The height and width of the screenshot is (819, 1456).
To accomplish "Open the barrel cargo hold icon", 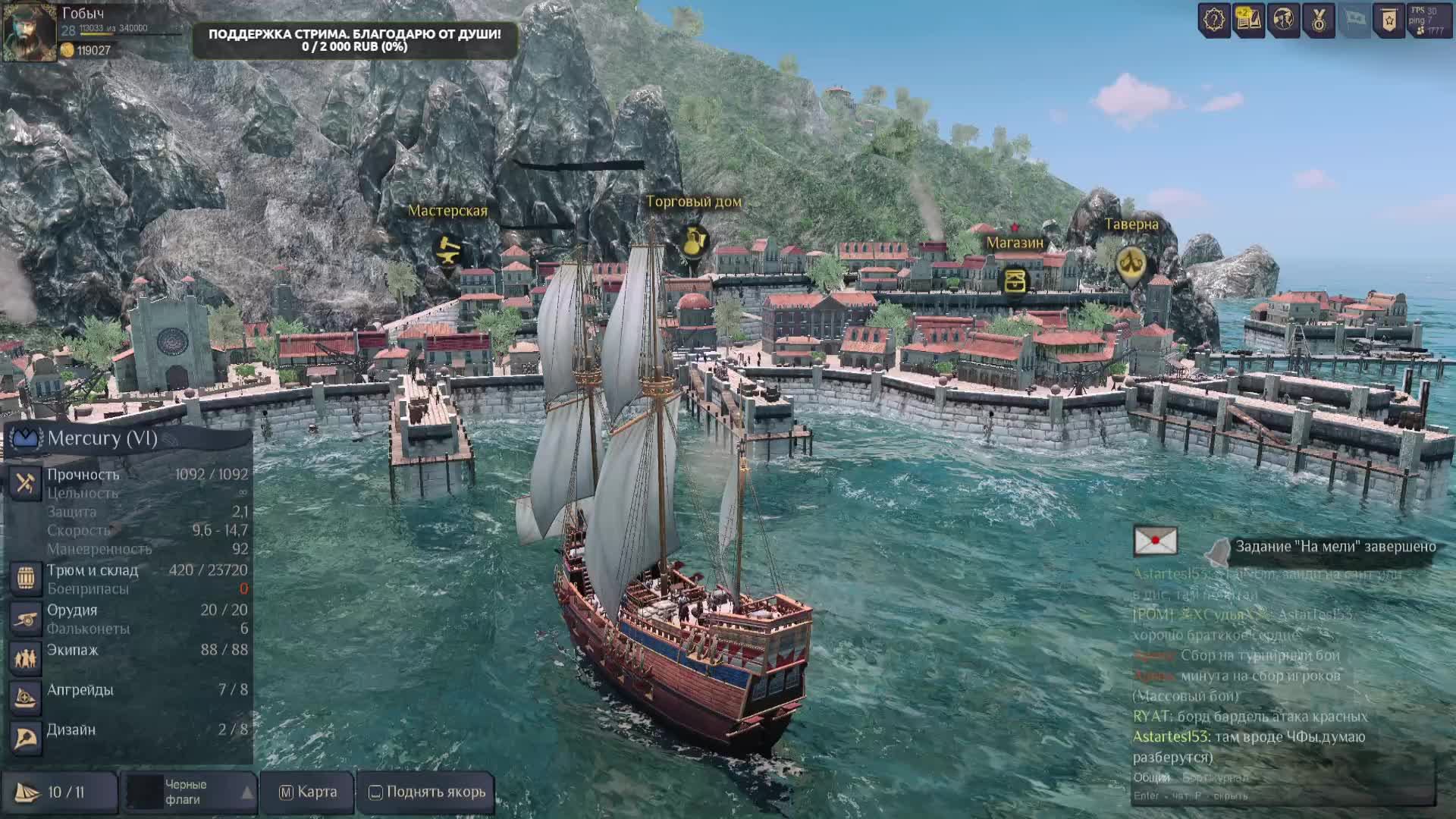I will tap(25, 578).
